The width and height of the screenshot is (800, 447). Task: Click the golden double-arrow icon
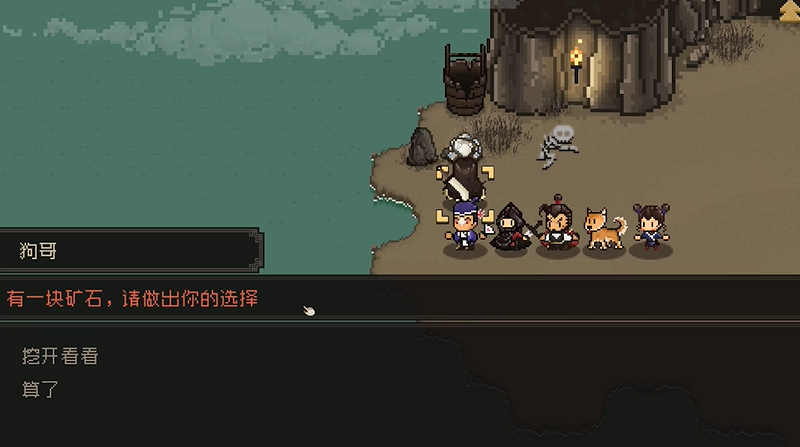pyautogui.click(x=789, y=9)
